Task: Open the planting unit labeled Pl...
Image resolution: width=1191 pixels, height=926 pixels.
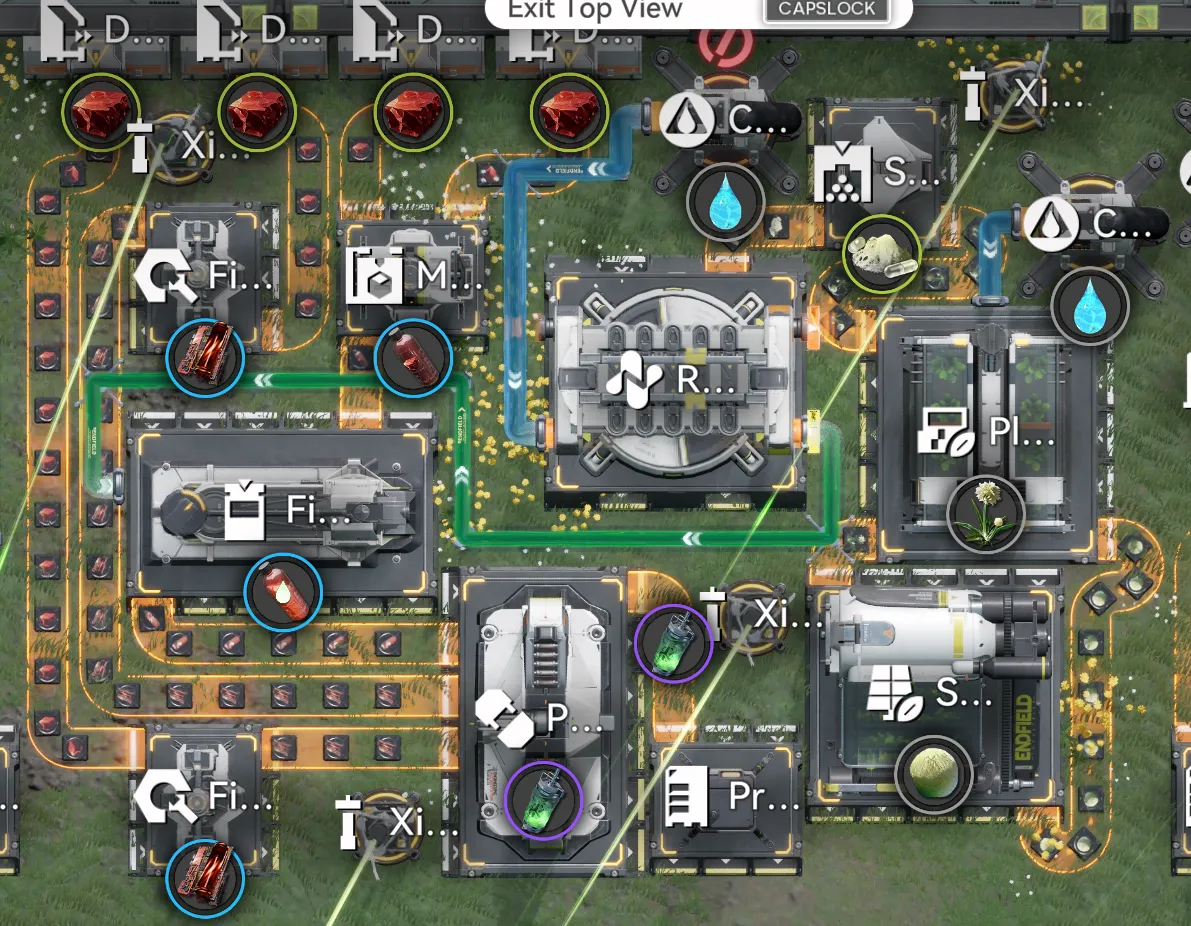Action: [x=987, y=432]
